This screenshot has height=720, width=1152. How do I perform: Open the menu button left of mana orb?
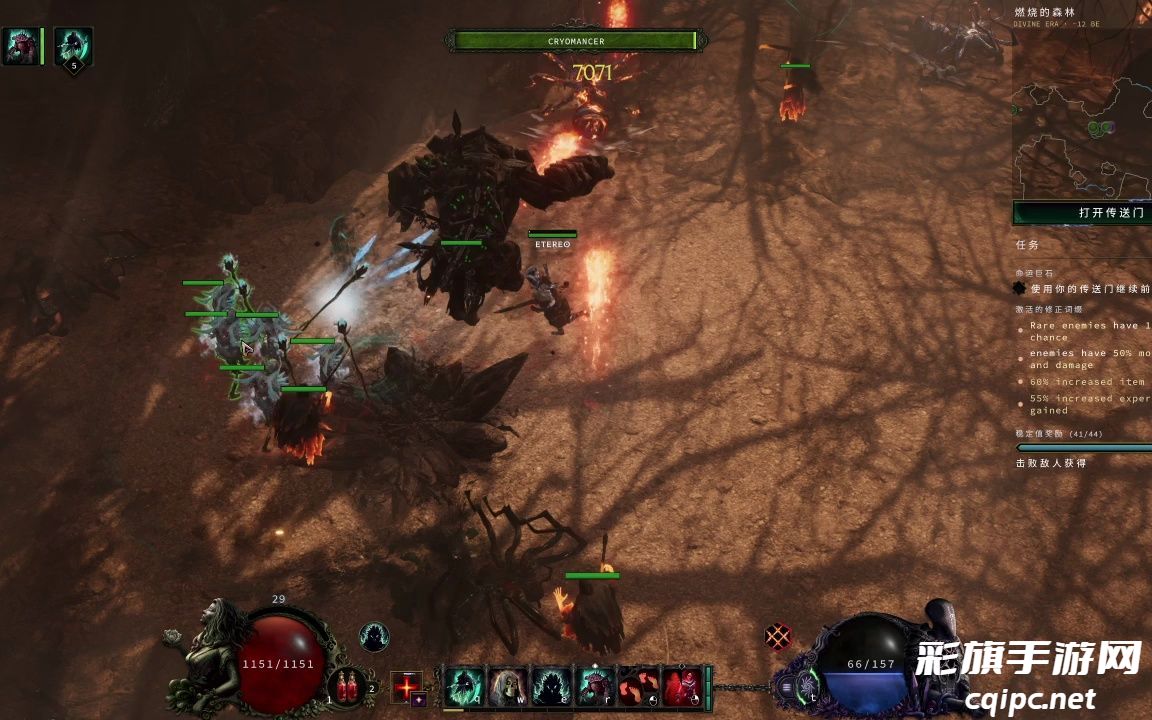[787, 688]
